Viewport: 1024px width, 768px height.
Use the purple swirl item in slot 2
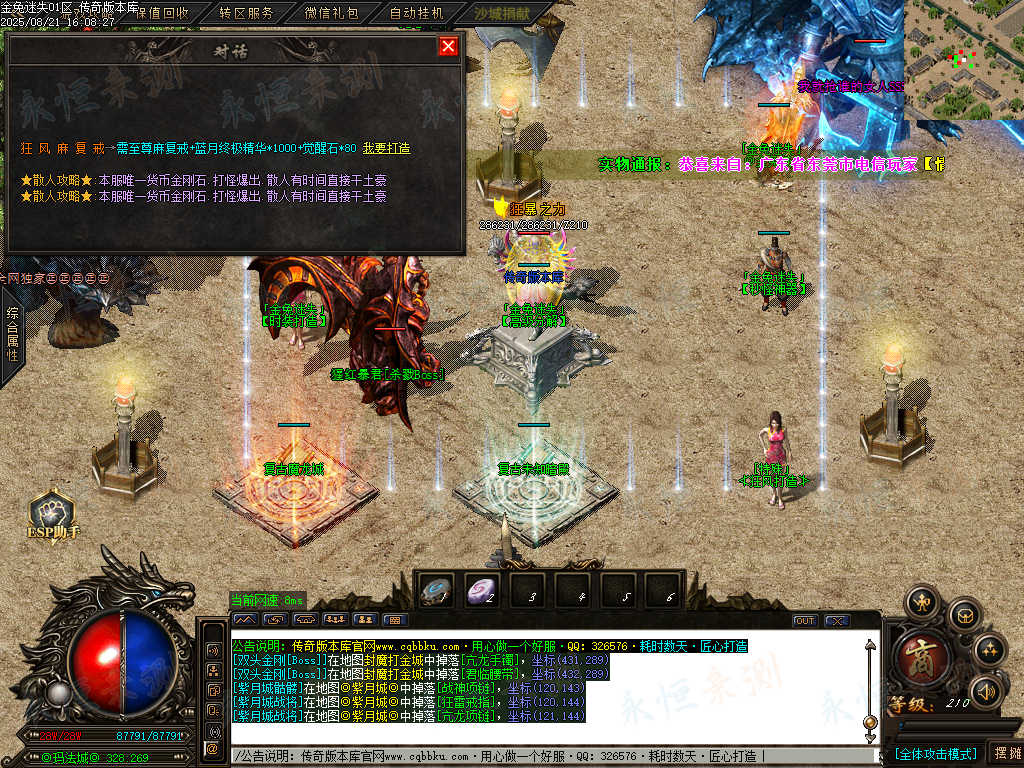[483, 592]
